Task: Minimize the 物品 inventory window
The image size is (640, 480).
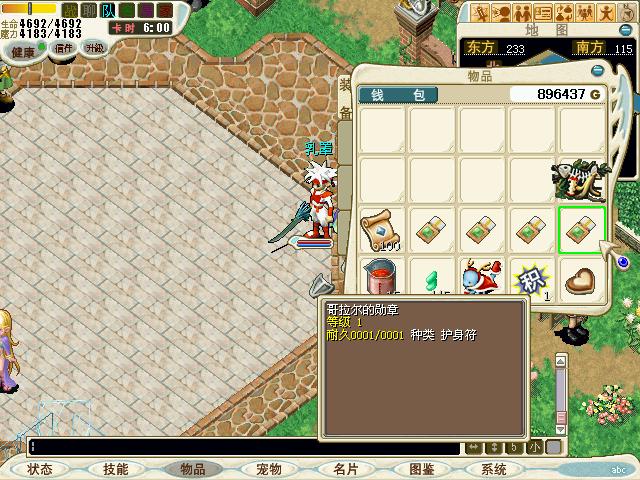Action: click(x=598, y=71)
